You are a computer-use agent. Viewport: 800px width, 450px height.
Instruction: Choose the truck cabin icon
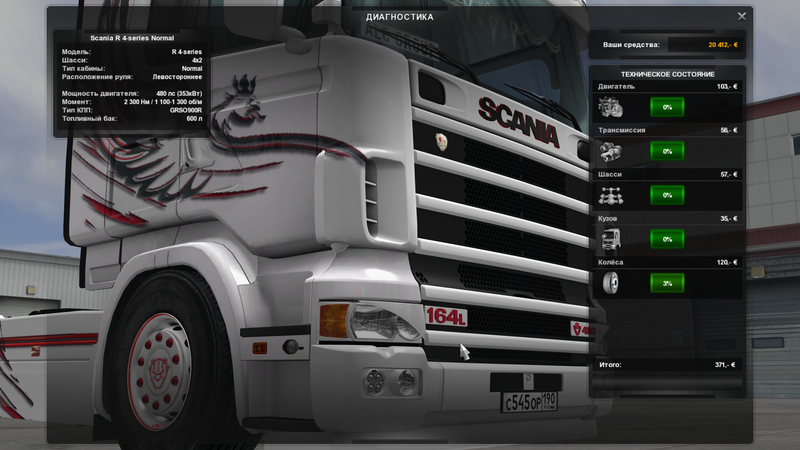coord(610,240)
